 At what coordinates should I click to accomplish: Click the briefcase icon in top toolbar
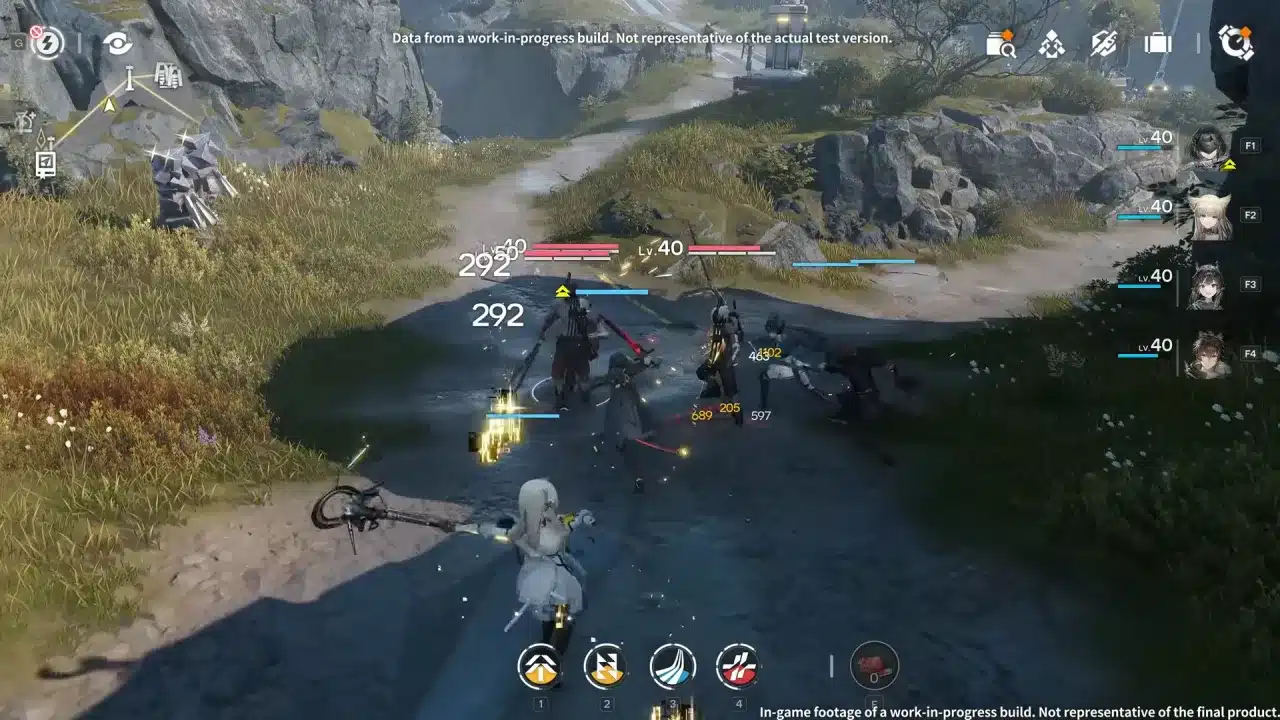coord(1157,44)
